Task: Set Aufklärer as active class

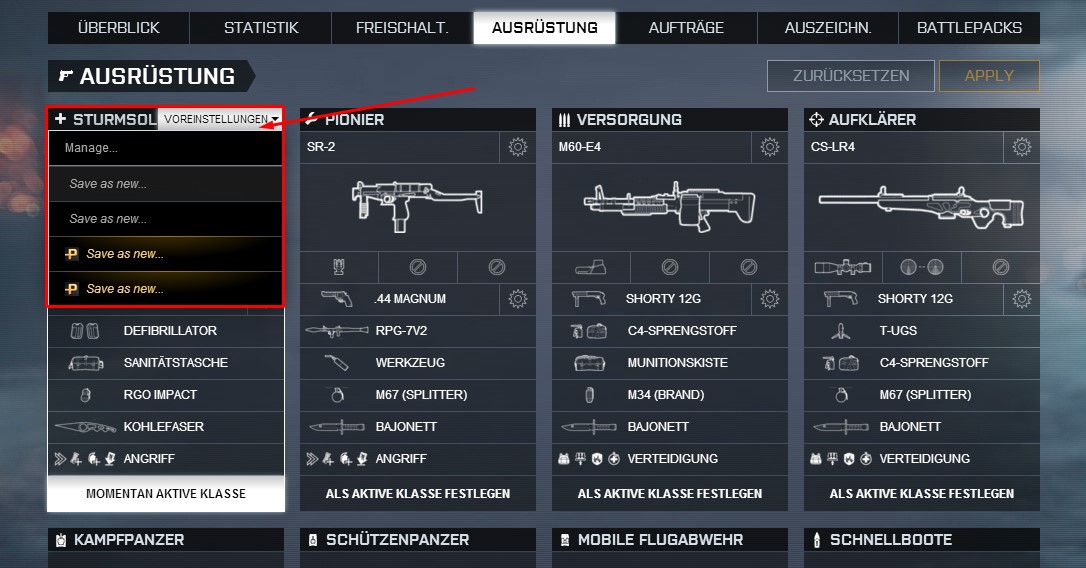Action: click(x=922, y=493)
